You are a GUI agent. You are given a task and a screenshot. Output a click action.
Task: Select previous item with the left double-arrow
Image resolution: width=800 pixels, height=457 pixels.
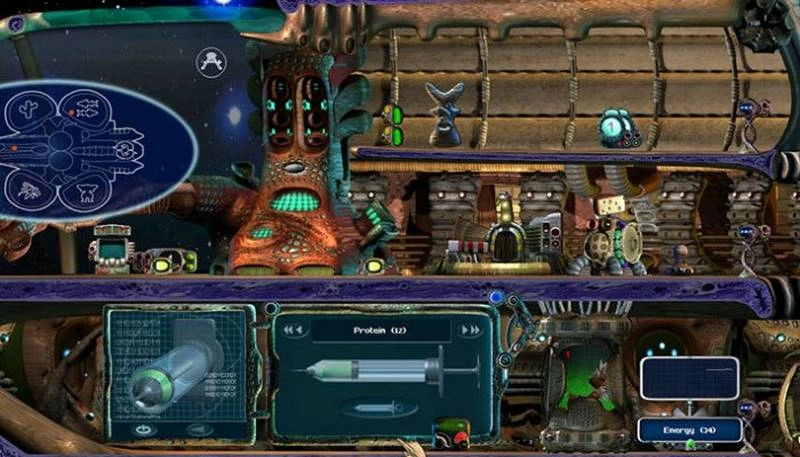(293, 330)
